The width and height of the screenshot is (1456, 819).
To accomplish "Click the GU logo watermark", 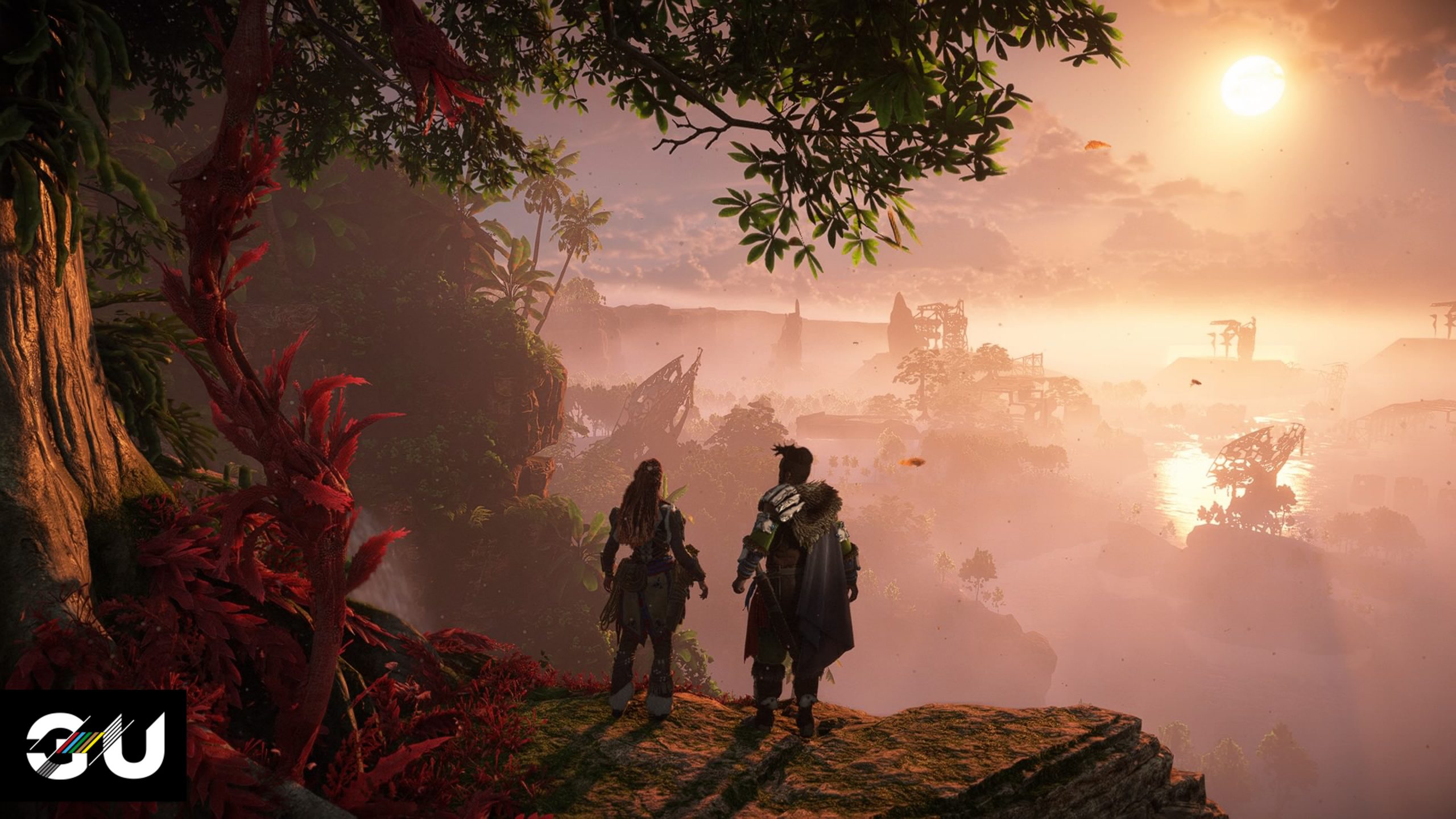I will (94, 746).
